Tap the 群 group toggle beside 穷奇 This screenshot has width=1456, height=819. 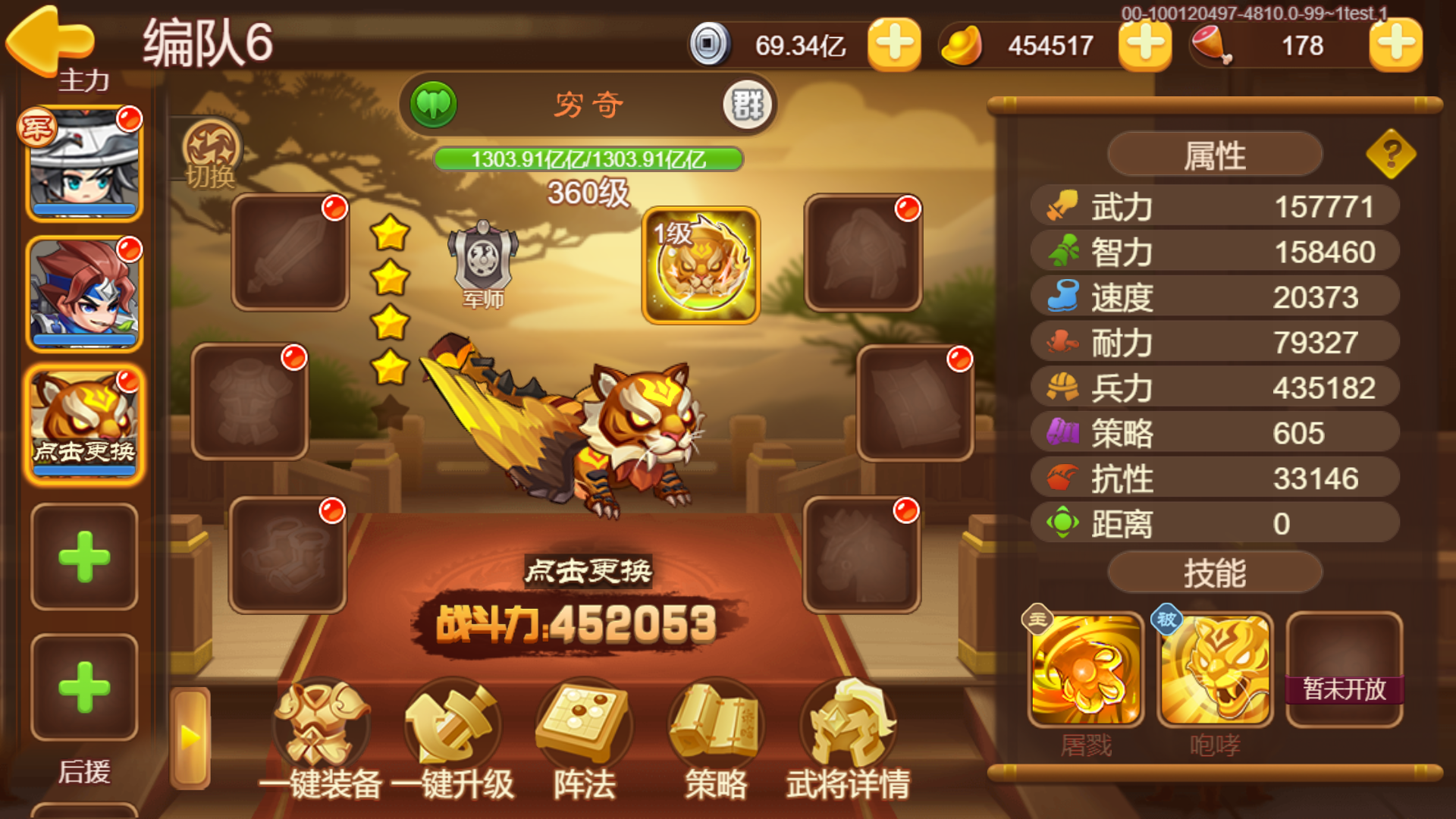point(746,105)
